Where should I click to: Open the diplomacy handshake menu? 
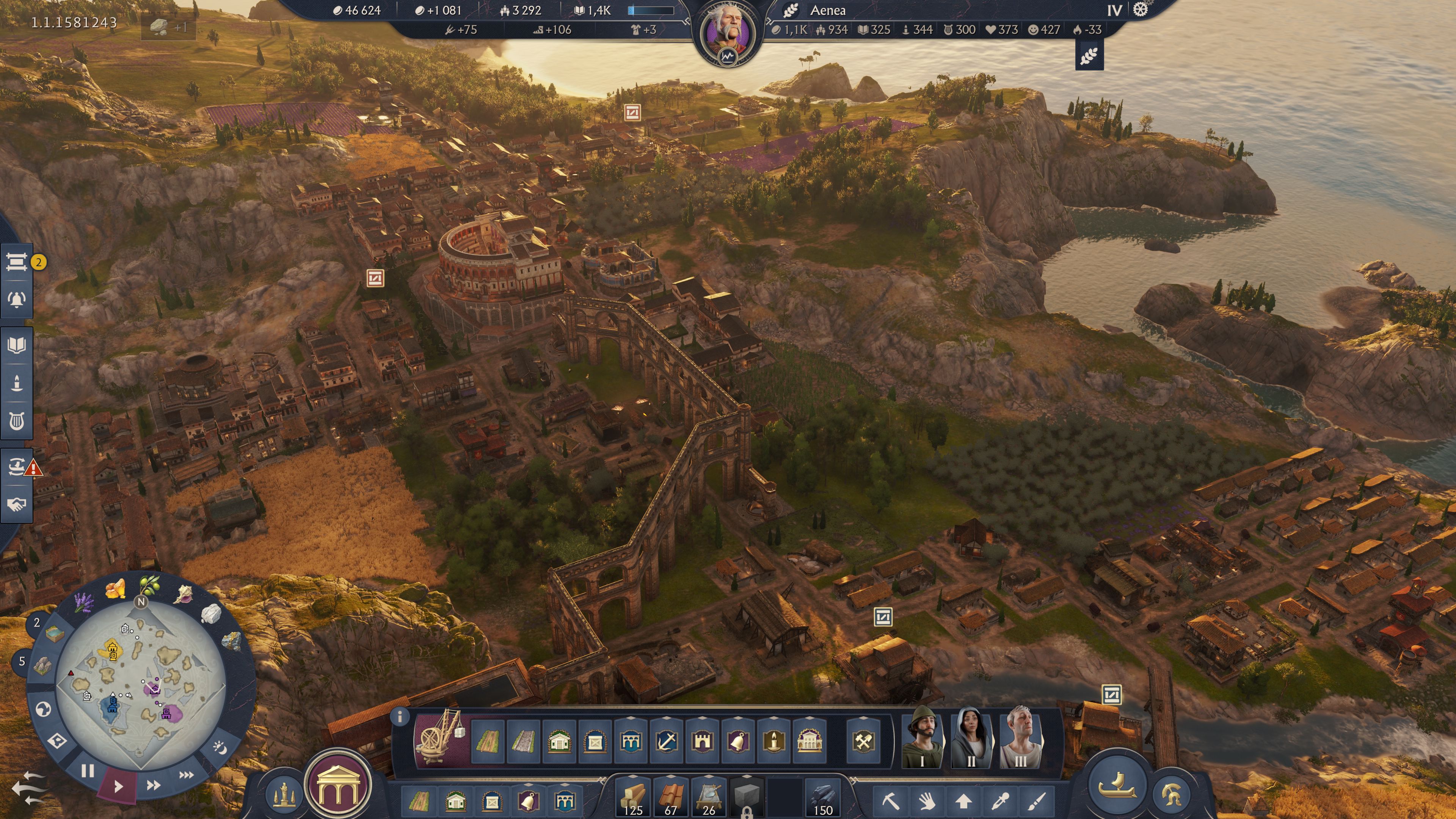tap(17, 504)
